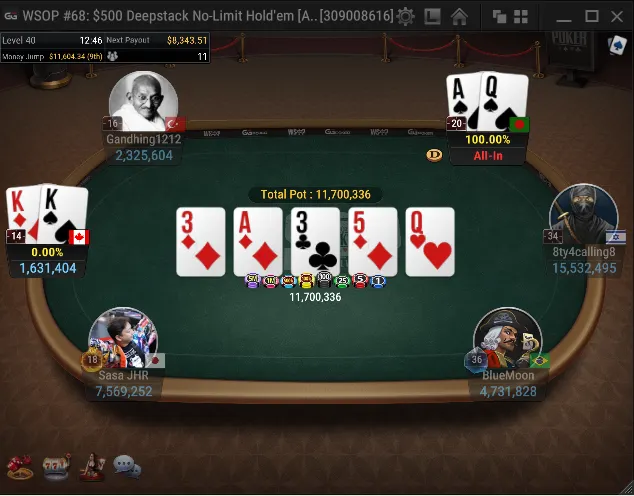Viewport: 634px width, 496px height.
Task: Launch the 777 slot machine icon
Action: coord(56,465)
